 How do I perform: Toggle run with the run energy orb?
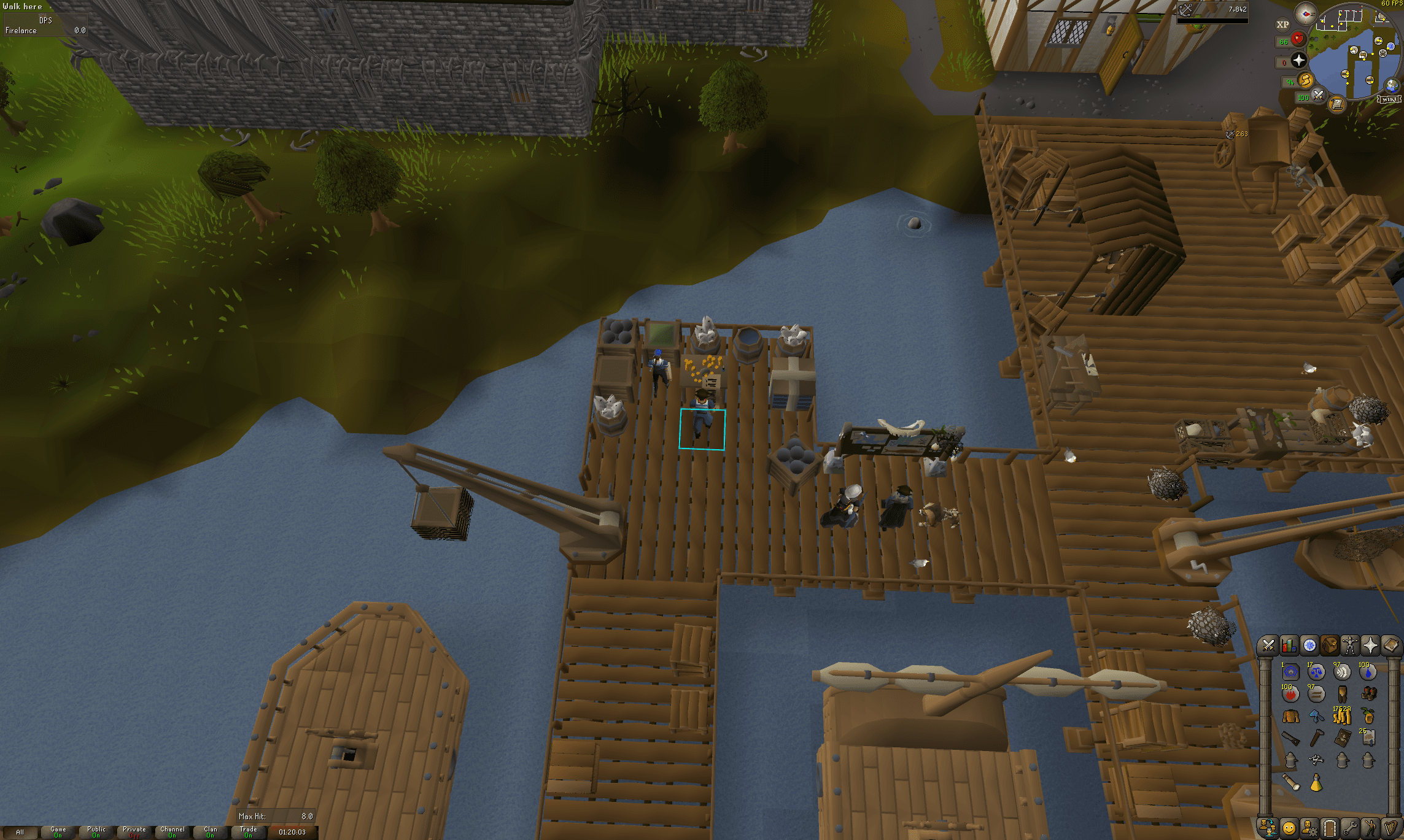click(1306, 80)
